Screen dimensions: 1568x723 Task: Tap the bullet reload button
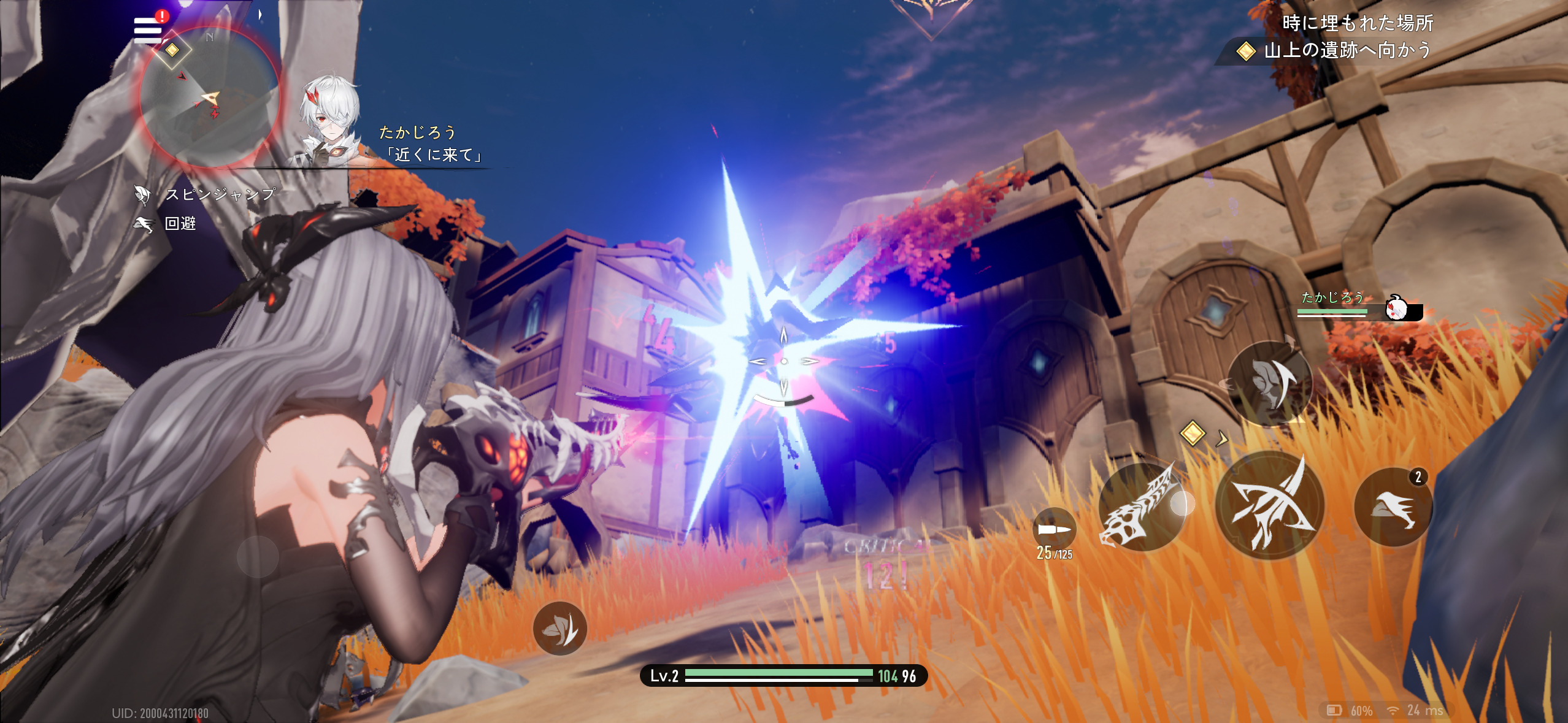(1054, 530)
